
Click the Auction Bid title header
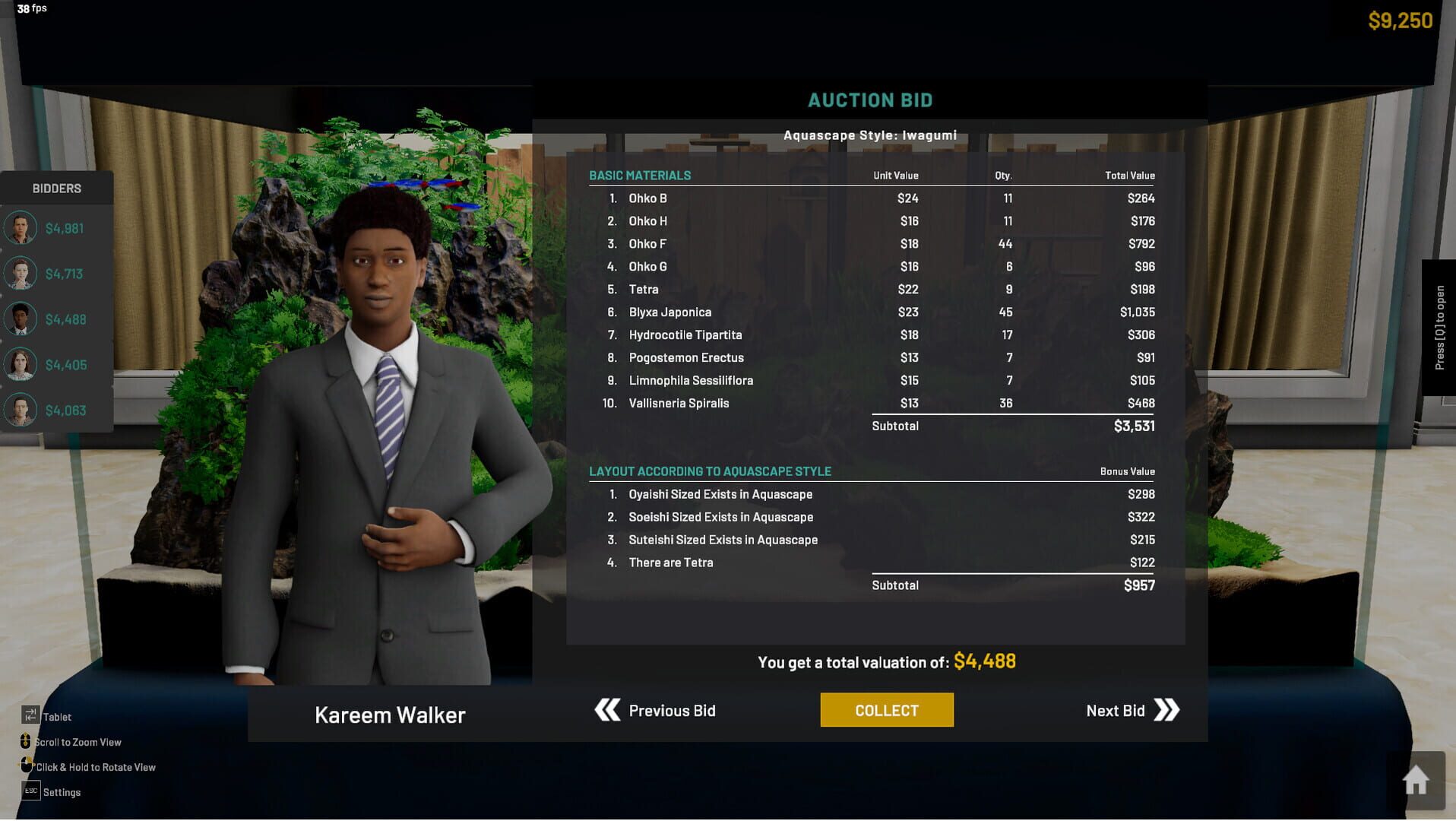tap(869, 100)
